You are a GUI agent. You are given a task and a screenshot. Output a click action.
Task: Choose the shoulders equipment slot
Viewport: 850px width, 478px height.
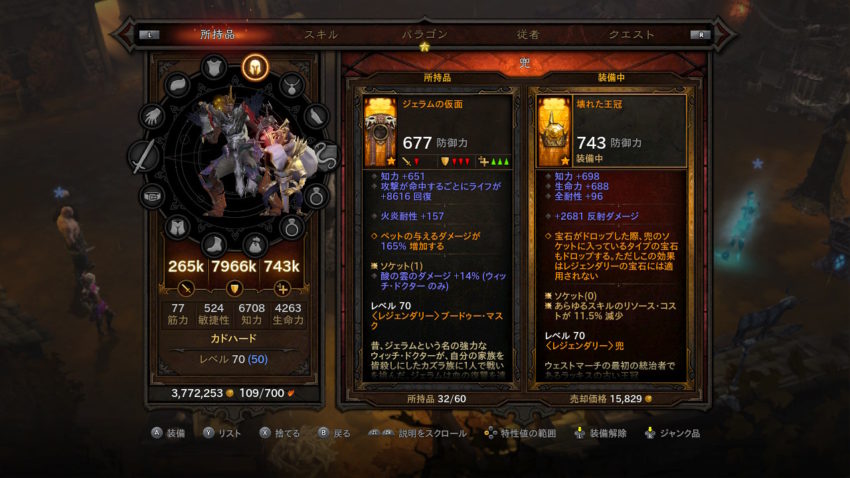pyautogui.click(x=177, y=84)
